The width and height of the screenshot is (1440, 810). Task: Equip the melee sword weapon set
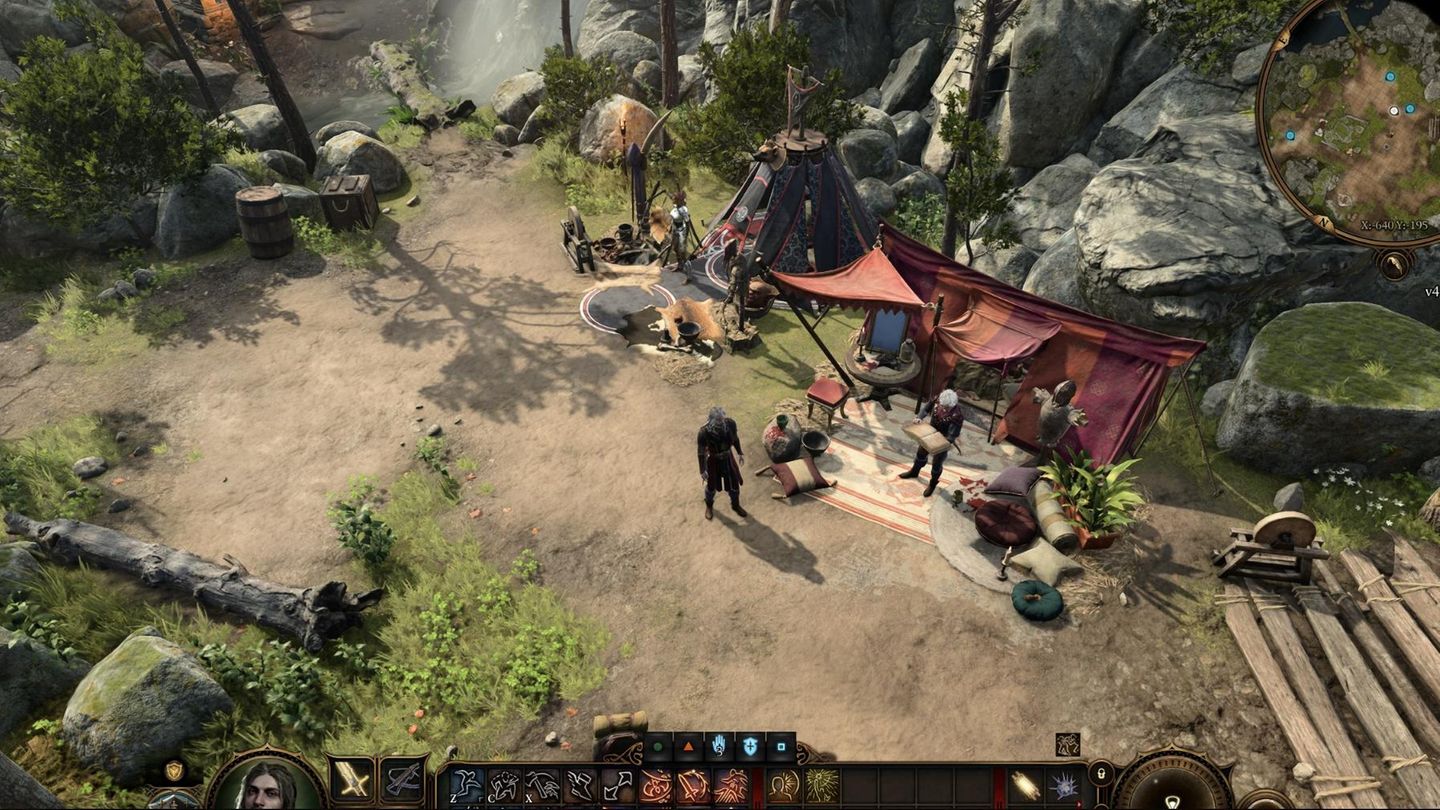coord(351,780)
